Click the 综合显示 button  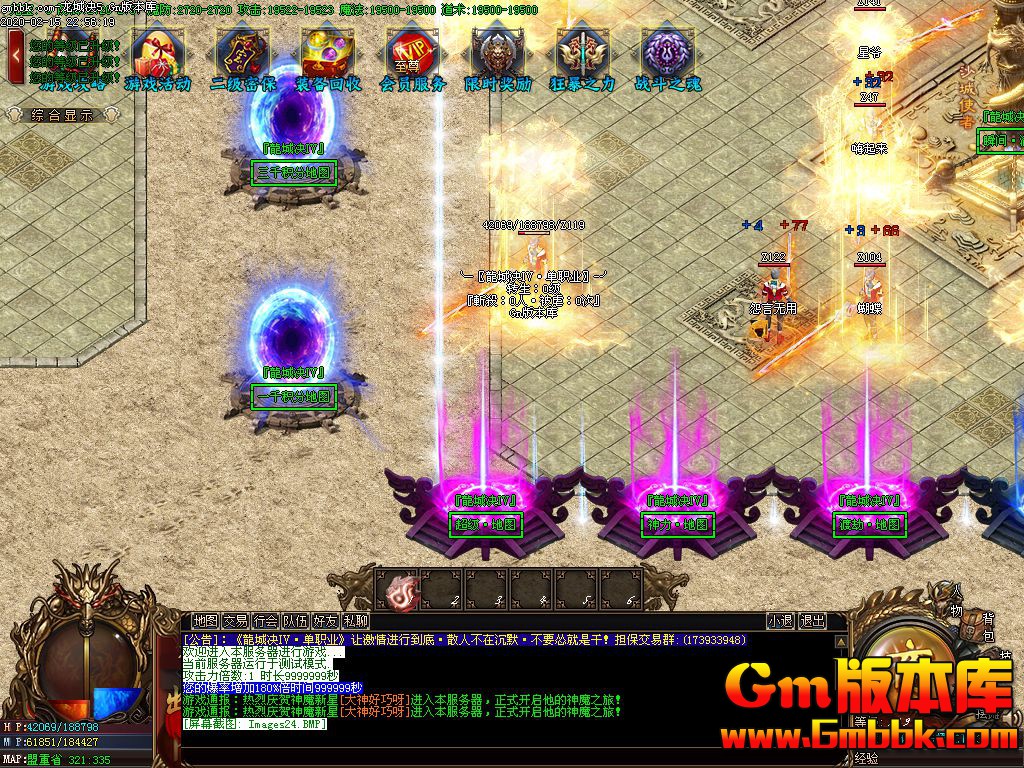(62, 115)
